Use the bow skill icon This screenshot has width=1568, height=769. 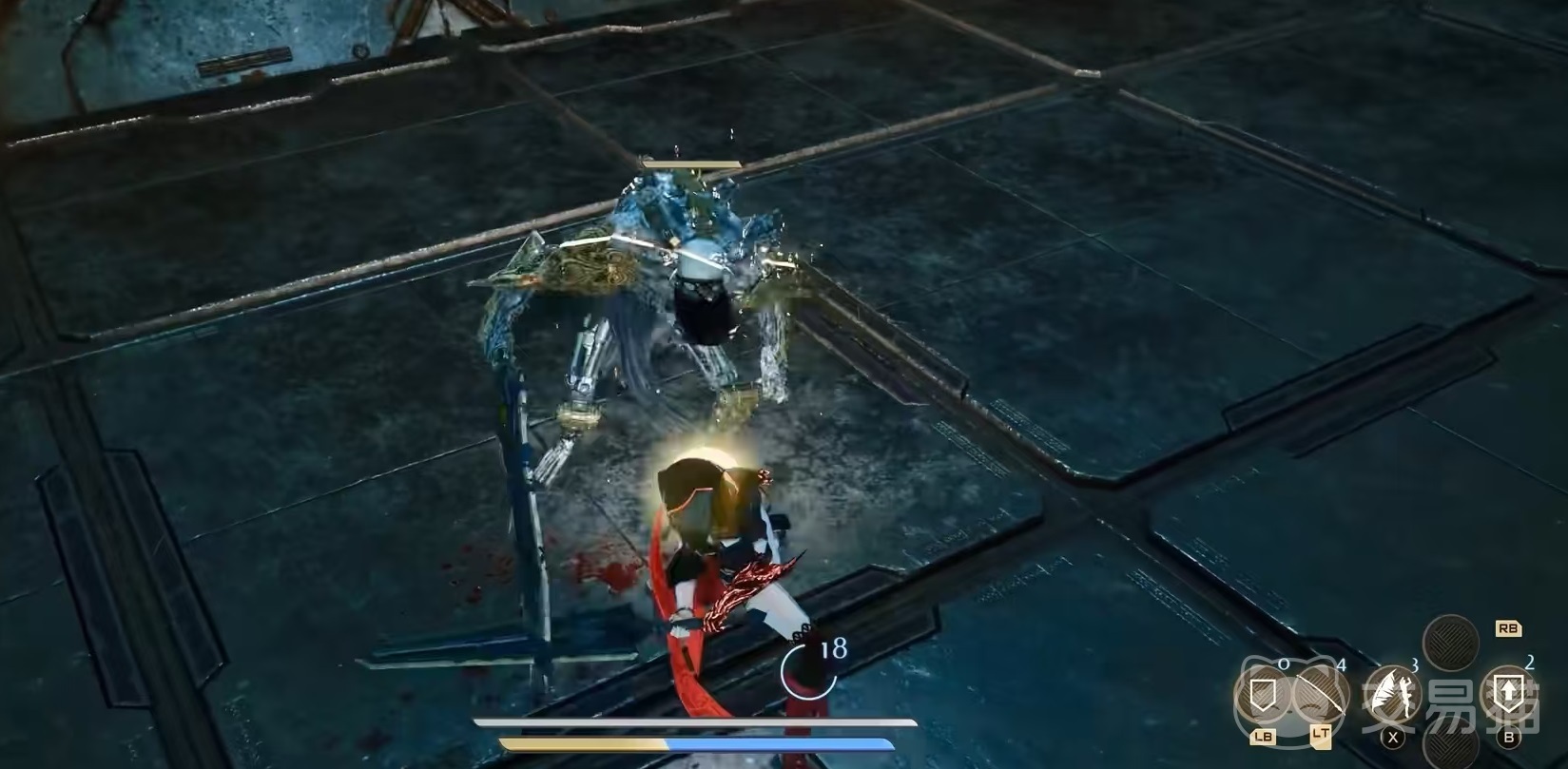pyautogui.click(x=1321, y=697)
